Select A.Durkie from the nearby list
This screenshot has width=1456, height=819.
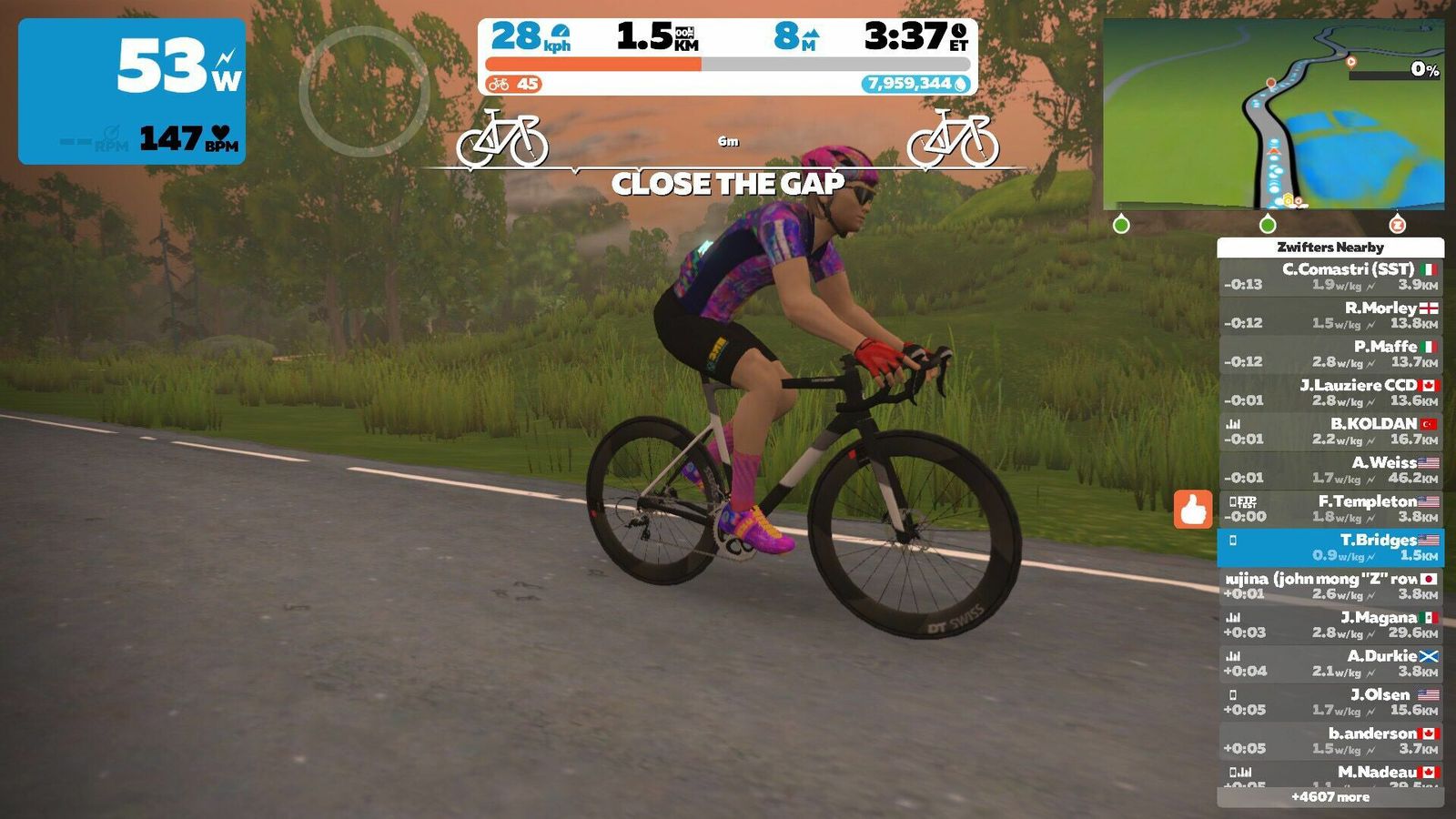pyautogui.click(x=1330, y=663)
